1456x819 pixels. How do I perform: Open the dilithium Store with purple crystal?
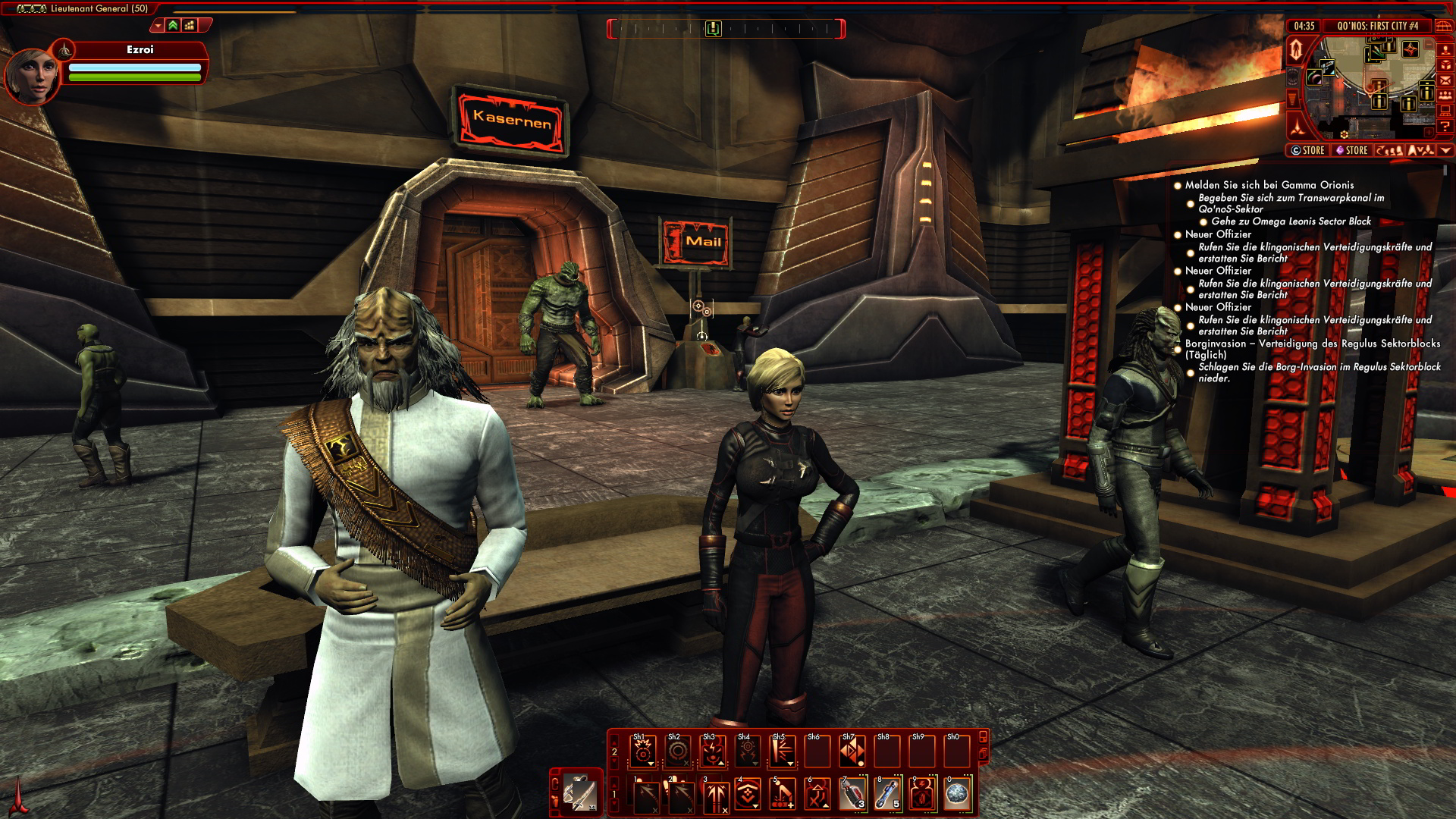(1352, 150)
